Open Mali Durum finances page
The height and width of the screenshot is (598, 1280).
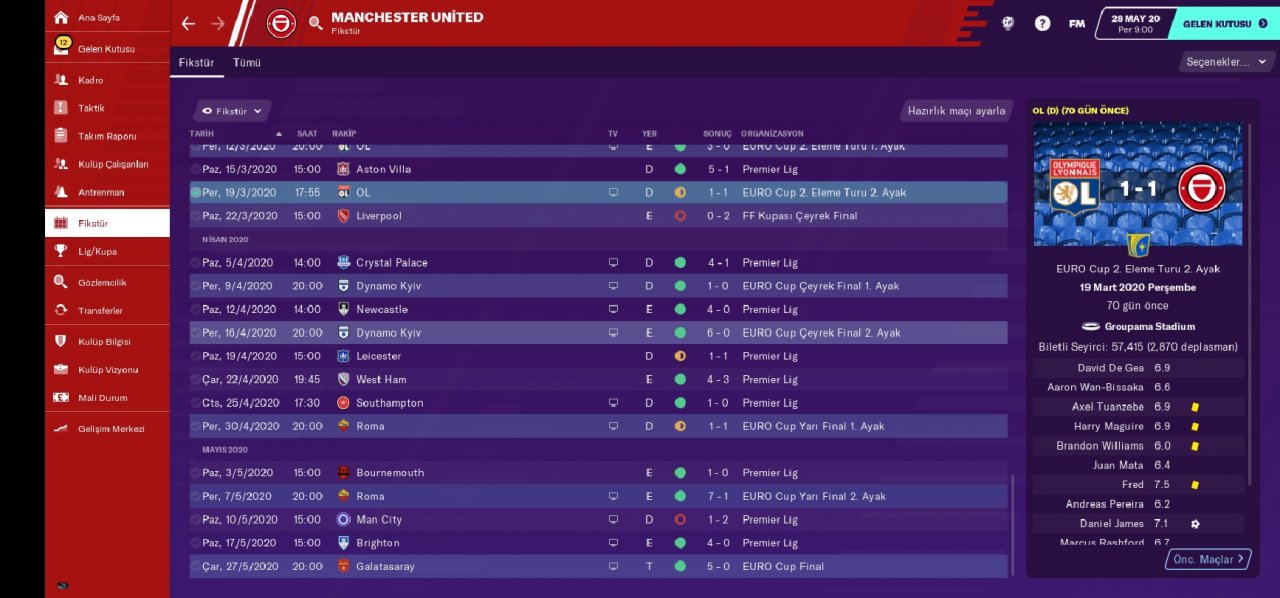tap(102, 398)
